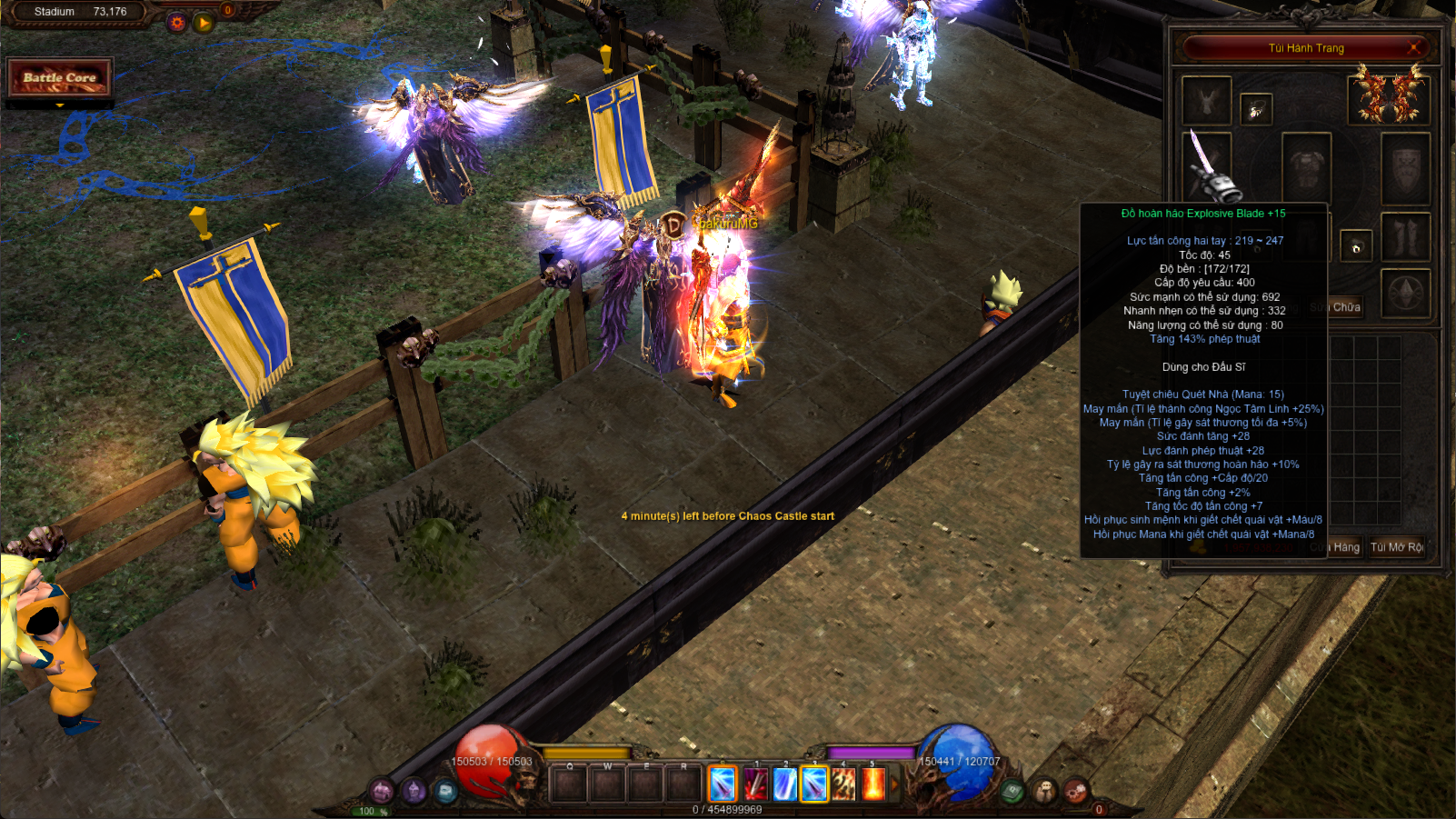This screenshot has width=1456, height=819.
Task: Open the Battle Core banner
Action: [x=60, y=78]
